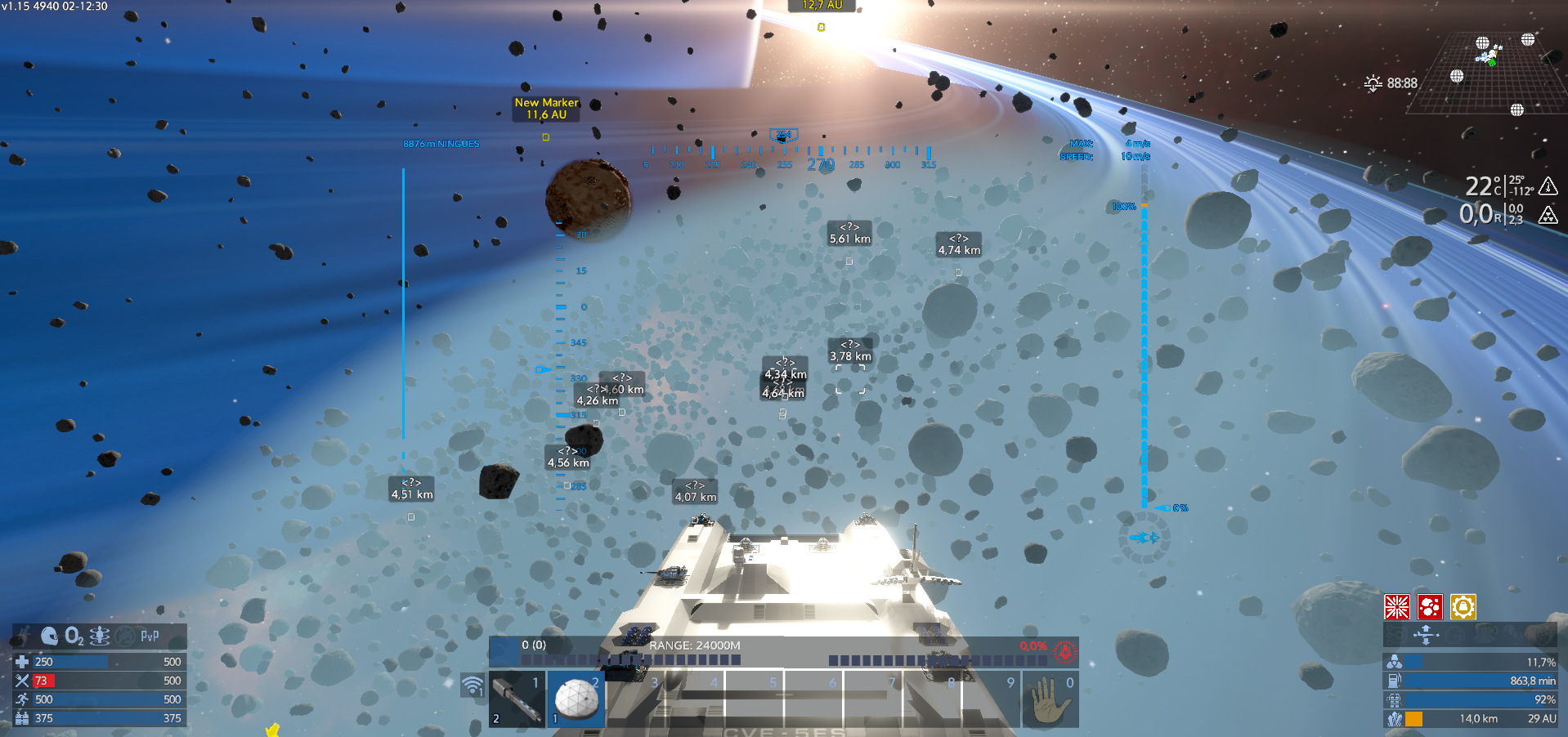Open the 3D radar grid minimap
This screenshot has width=1568, height=737.
point(1493,75)
